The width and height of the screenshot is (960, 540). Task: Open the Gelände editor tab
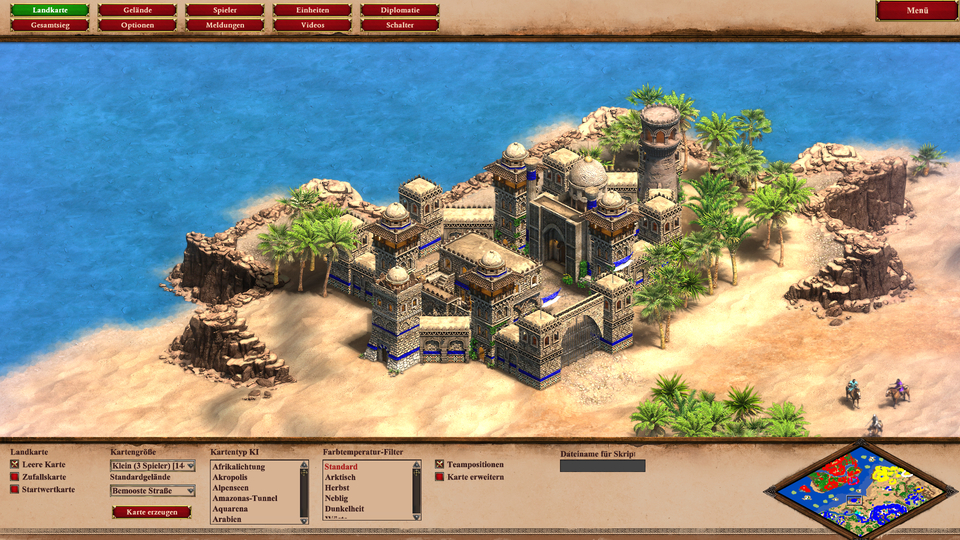pos(138,11)
